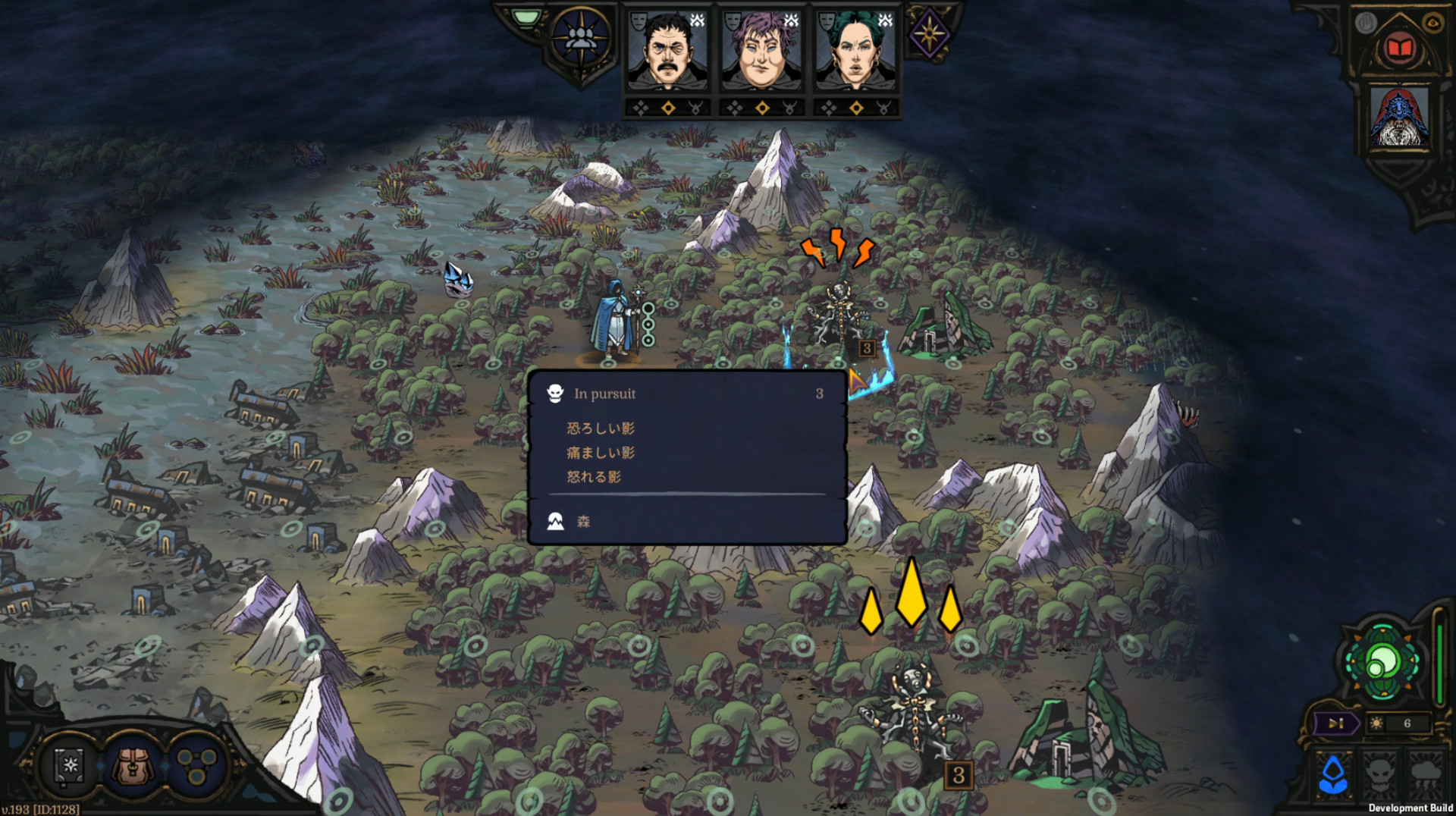Screen dimensions: 1456x816
Task: Click the purple star emblem beside the portraits
Action: point(928,32)
